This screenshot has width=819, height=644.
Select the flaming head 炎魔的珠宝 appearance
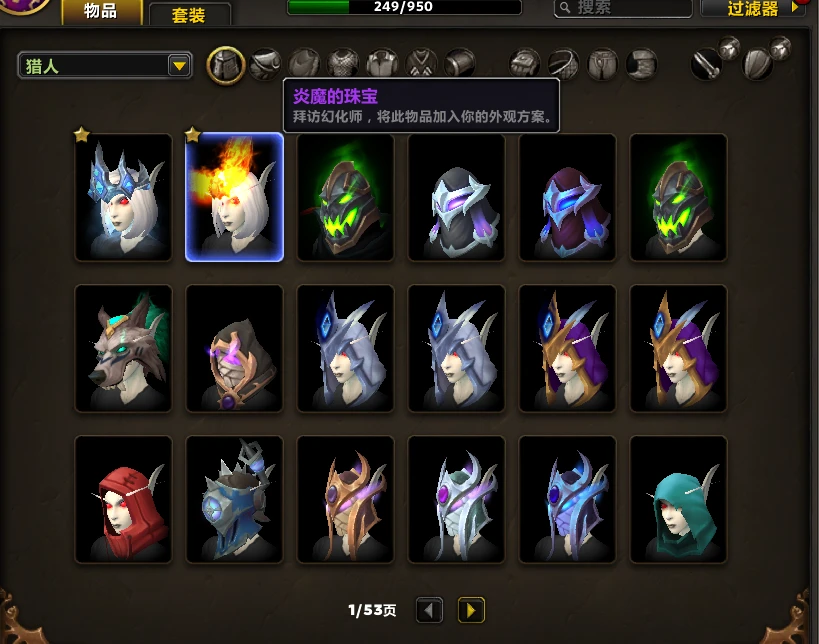(x=235, y=197)
